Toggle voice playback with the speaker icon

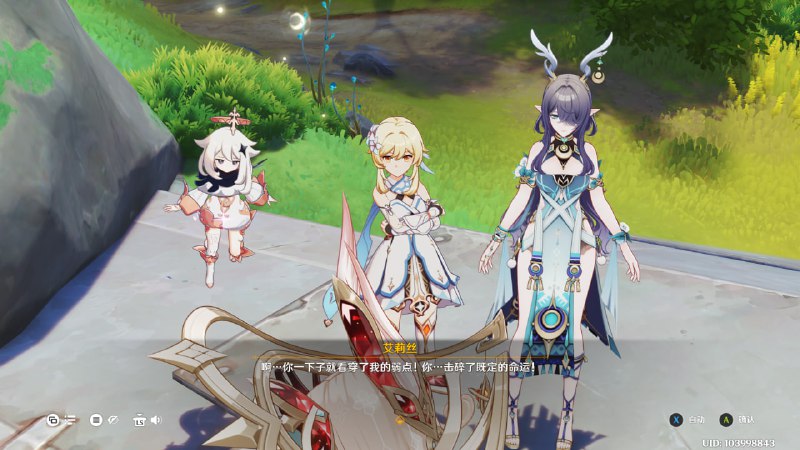pyautogui.click(x=156, y=420)
